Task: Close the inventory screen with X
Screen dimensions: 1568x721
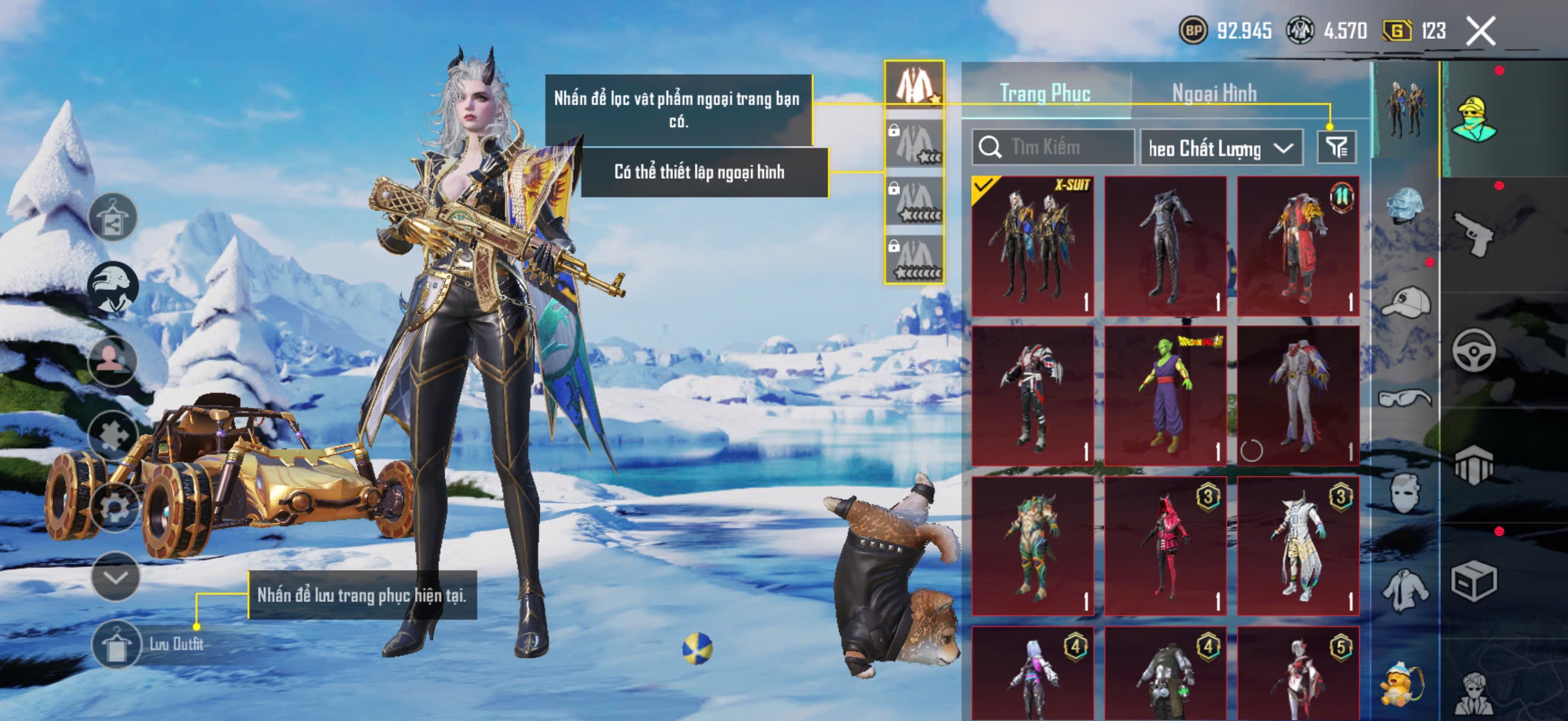Action: (x=1479, y=31)
